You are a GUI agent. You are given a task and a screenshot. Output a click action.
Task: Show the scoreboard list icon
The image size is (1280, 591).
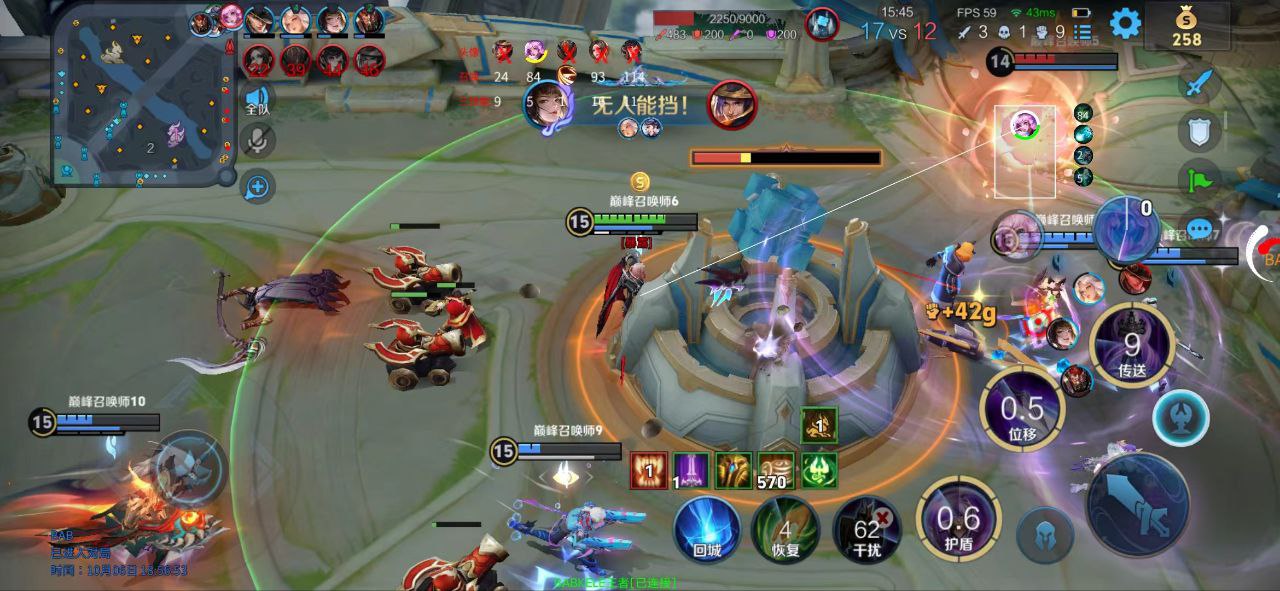tap(1083, 32)
